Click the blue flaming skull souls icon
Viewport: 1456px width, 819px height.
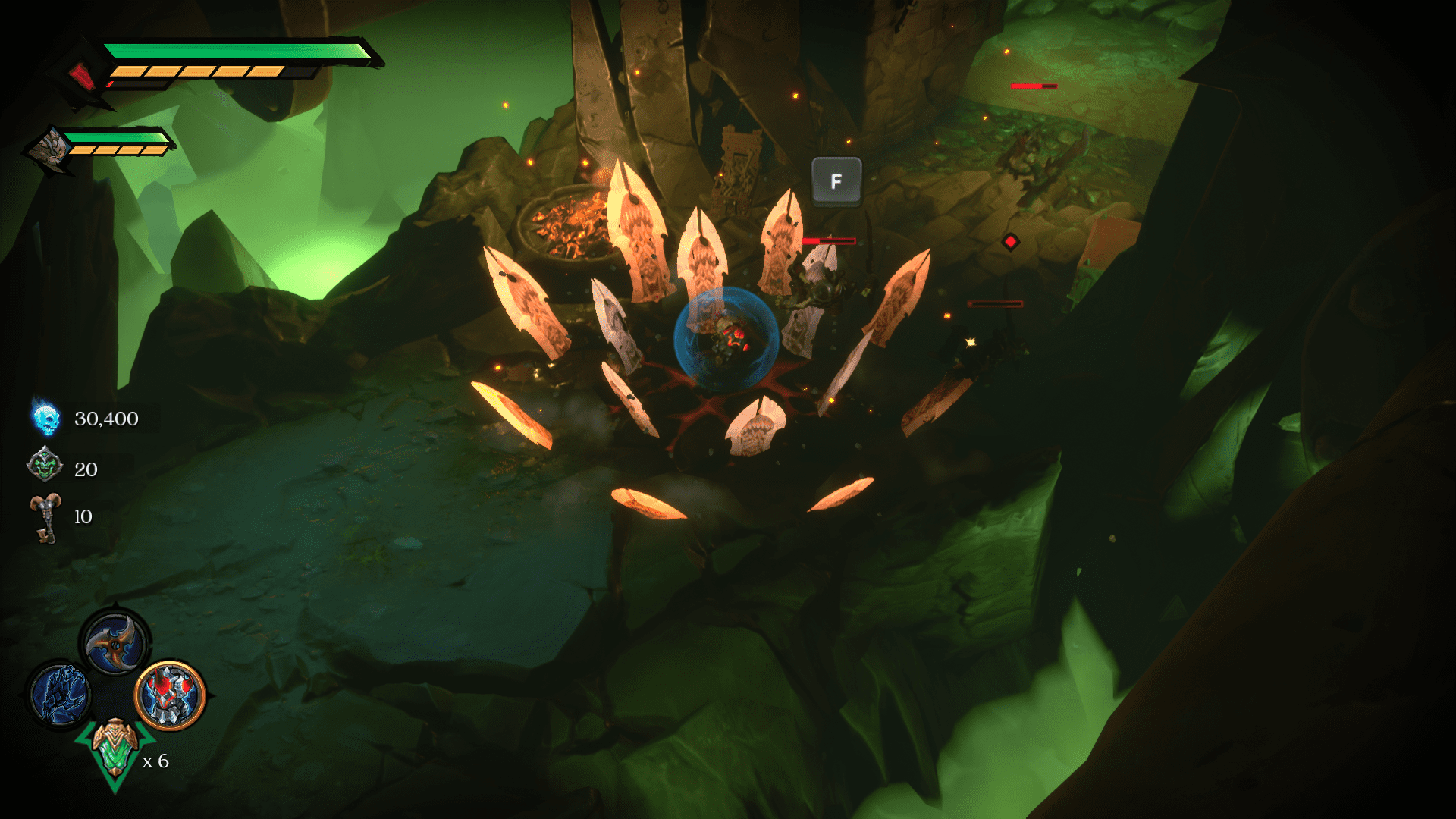point(46,419)
